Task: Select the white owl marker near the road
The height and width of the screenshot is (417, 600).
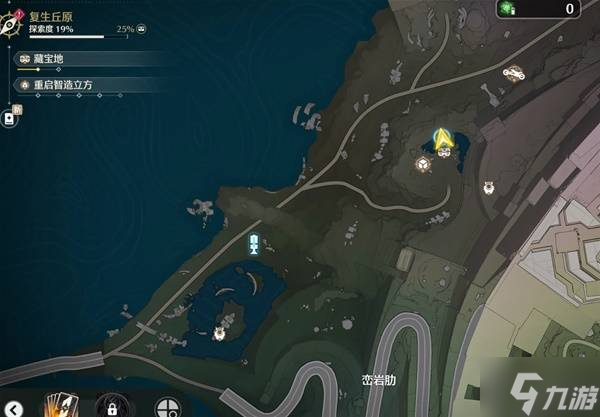Action: 490,185
